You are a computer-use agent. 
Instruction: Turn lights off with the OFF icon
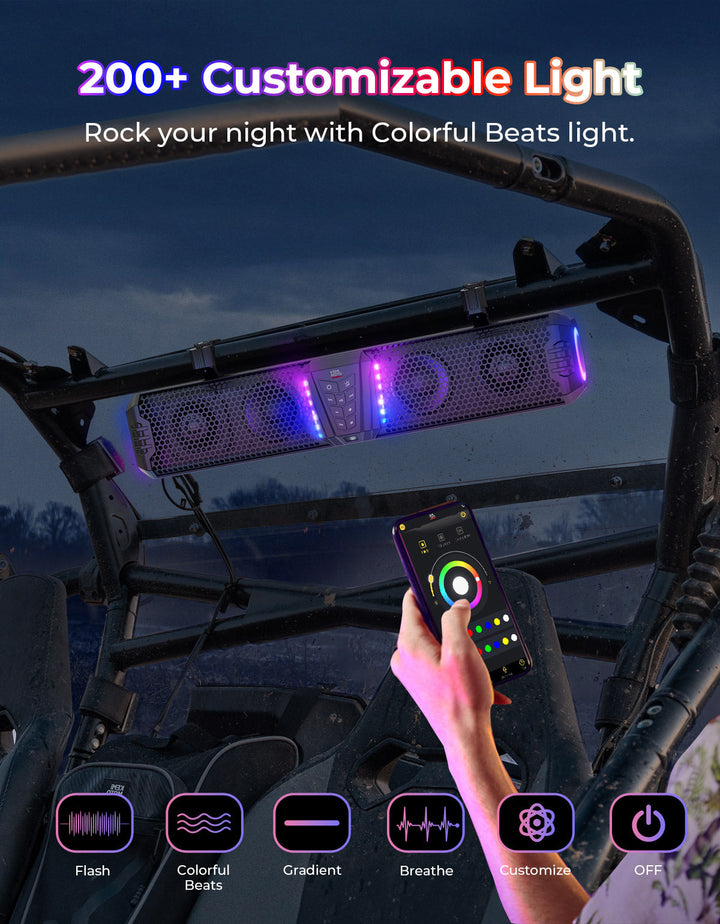(648, 823)
